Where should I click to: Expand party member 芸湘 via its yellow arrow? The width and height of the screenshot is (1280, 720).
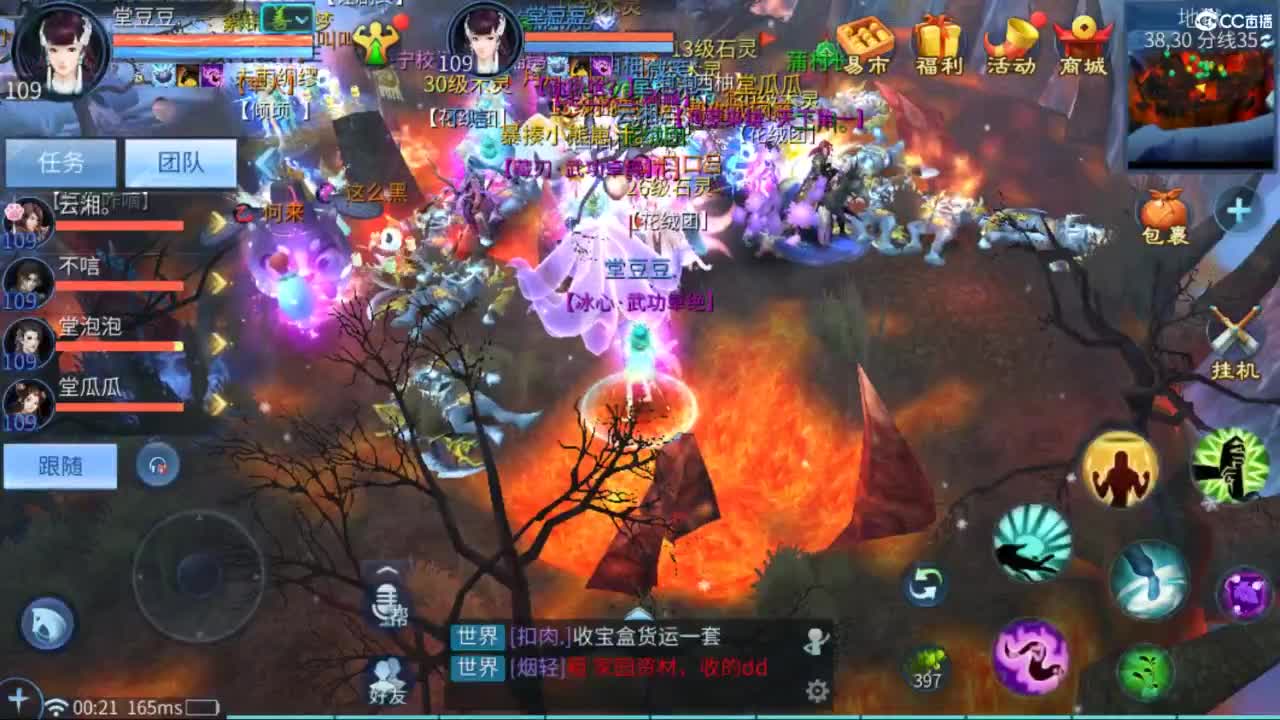point(220,222)
